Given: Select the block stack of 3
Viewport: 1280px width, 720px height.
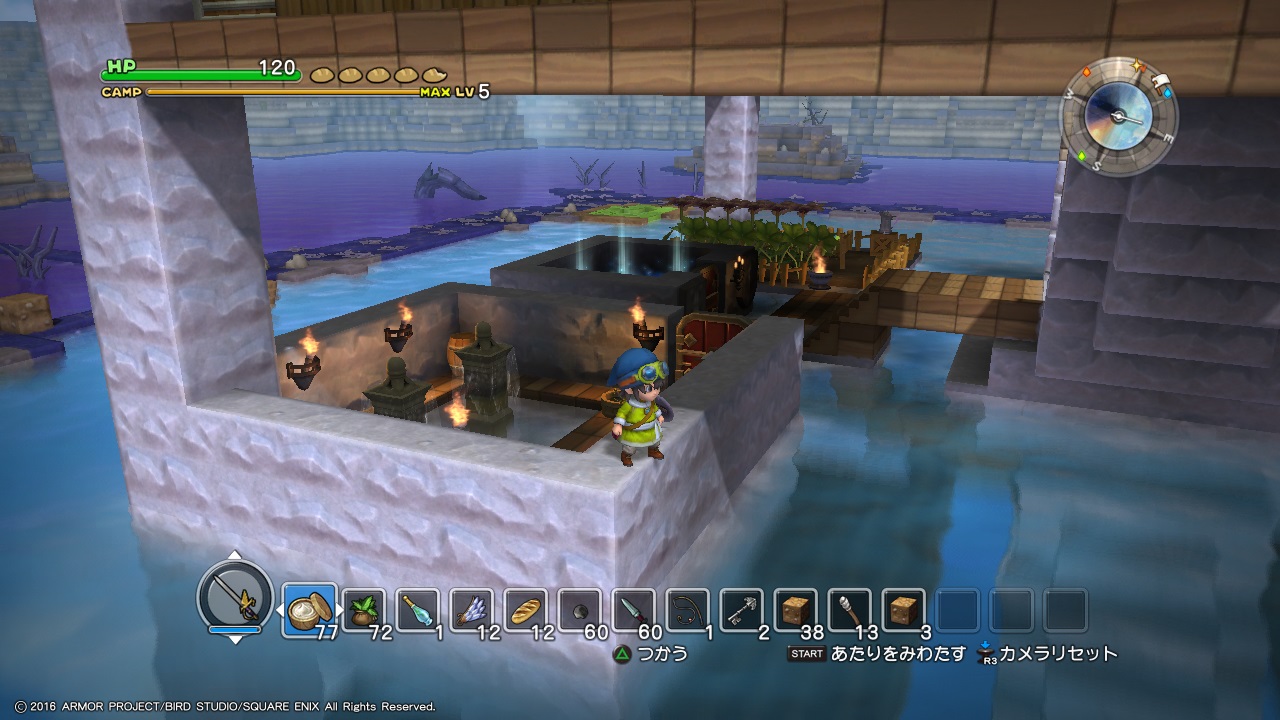Looking at the screenshot, I should [x=903, y=609].
